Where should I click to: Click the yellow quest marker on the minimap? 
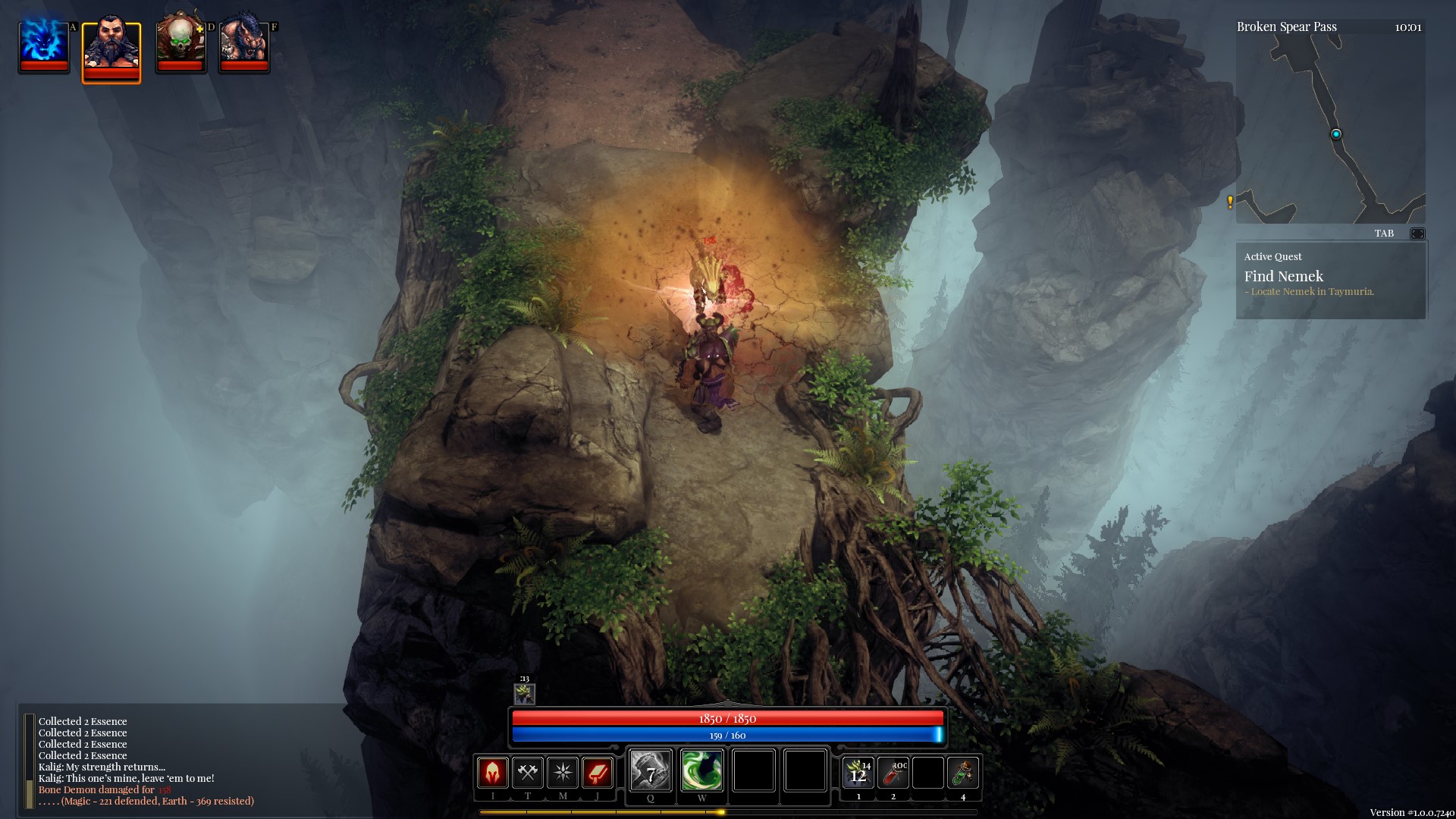(x=1230, y=202)
